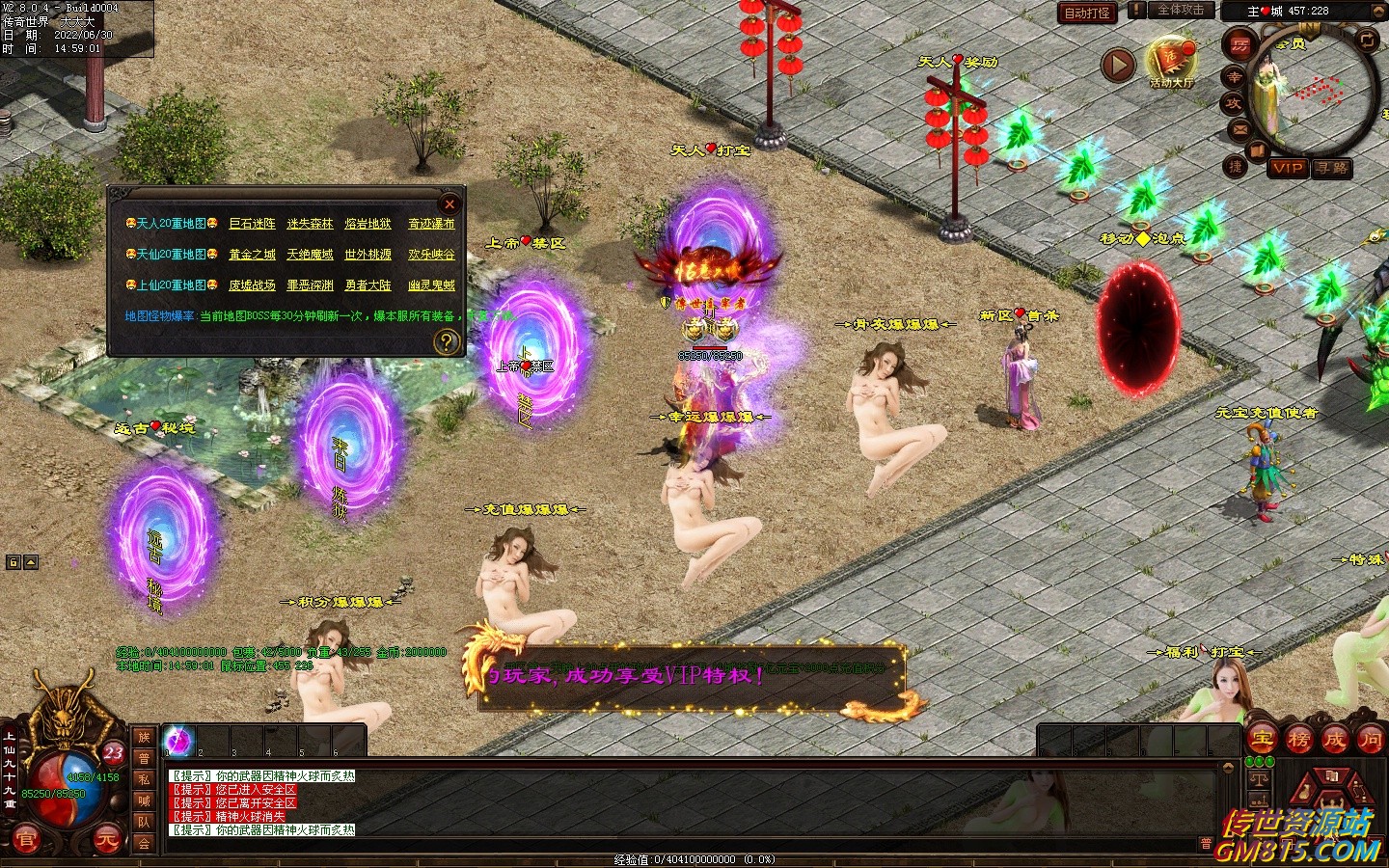Open the VIP button under minimap
The width and height of the screenshot is (1389, 868).
coord(1288,168)
